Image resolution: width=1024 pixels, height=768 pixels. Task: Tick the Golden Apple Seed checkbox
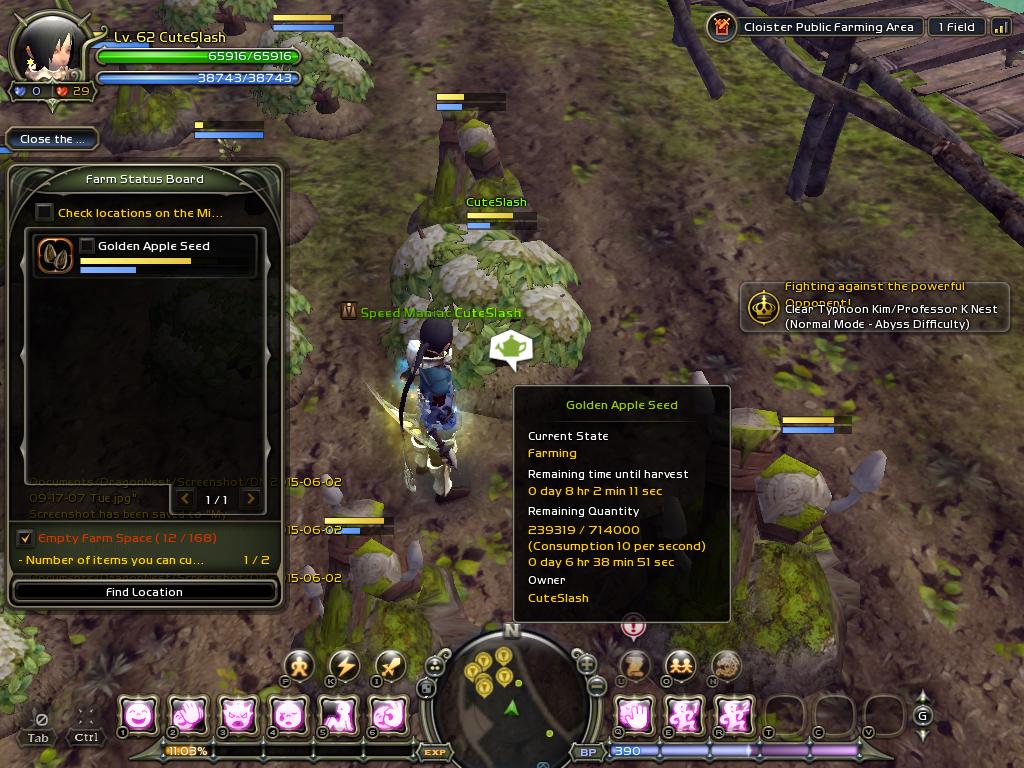[88, 246]
